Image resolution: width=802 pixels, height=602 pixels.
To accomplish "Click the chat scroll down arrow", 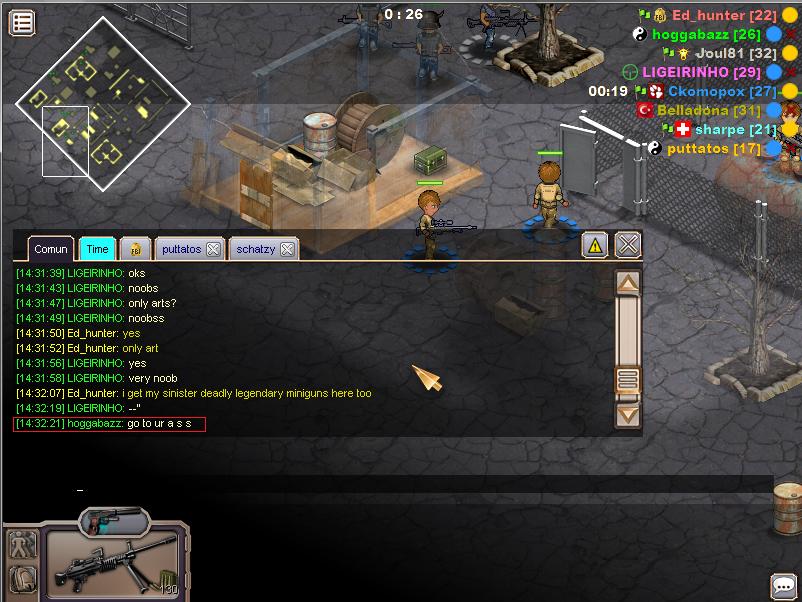I will click(627, 412).
